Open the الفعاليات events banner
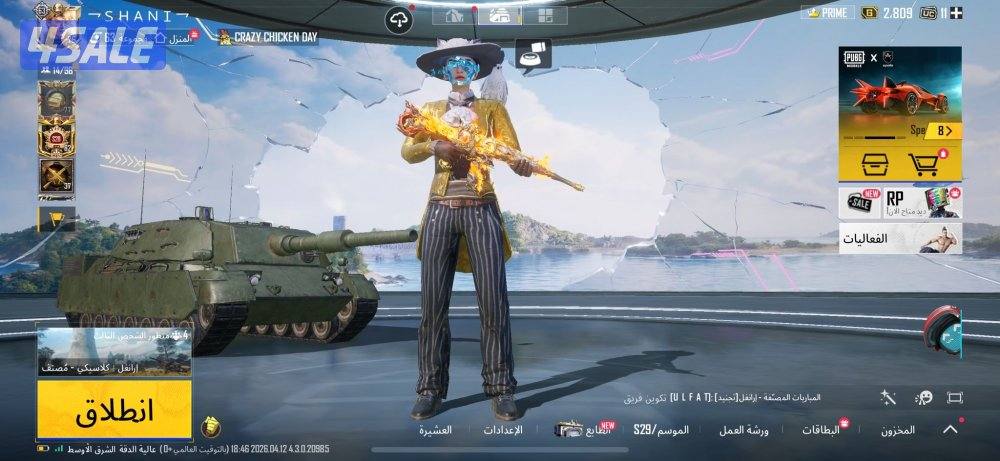 pos(900,240)
